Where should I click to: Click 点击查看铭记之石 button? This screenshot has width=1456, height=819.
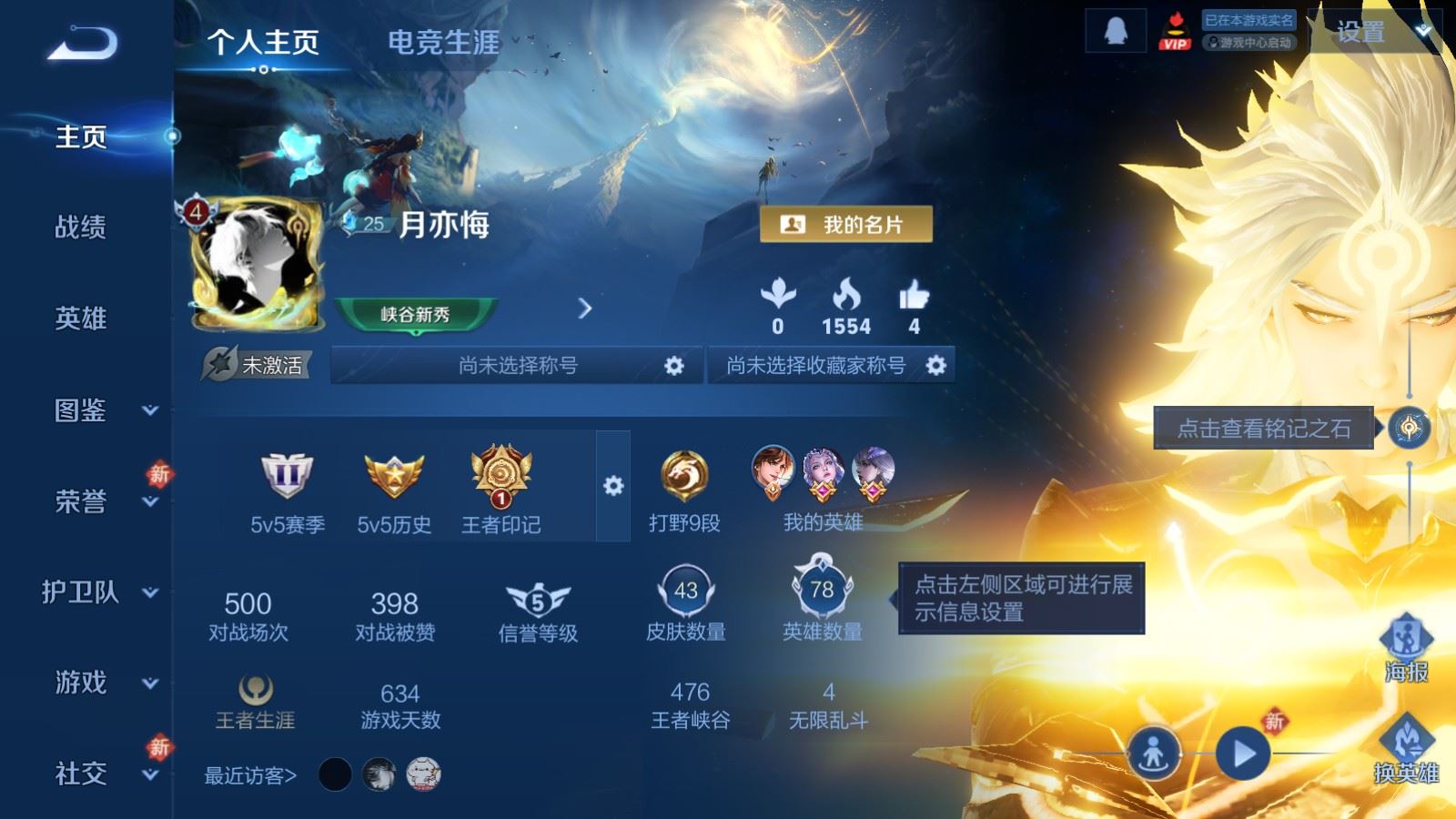1263,428
